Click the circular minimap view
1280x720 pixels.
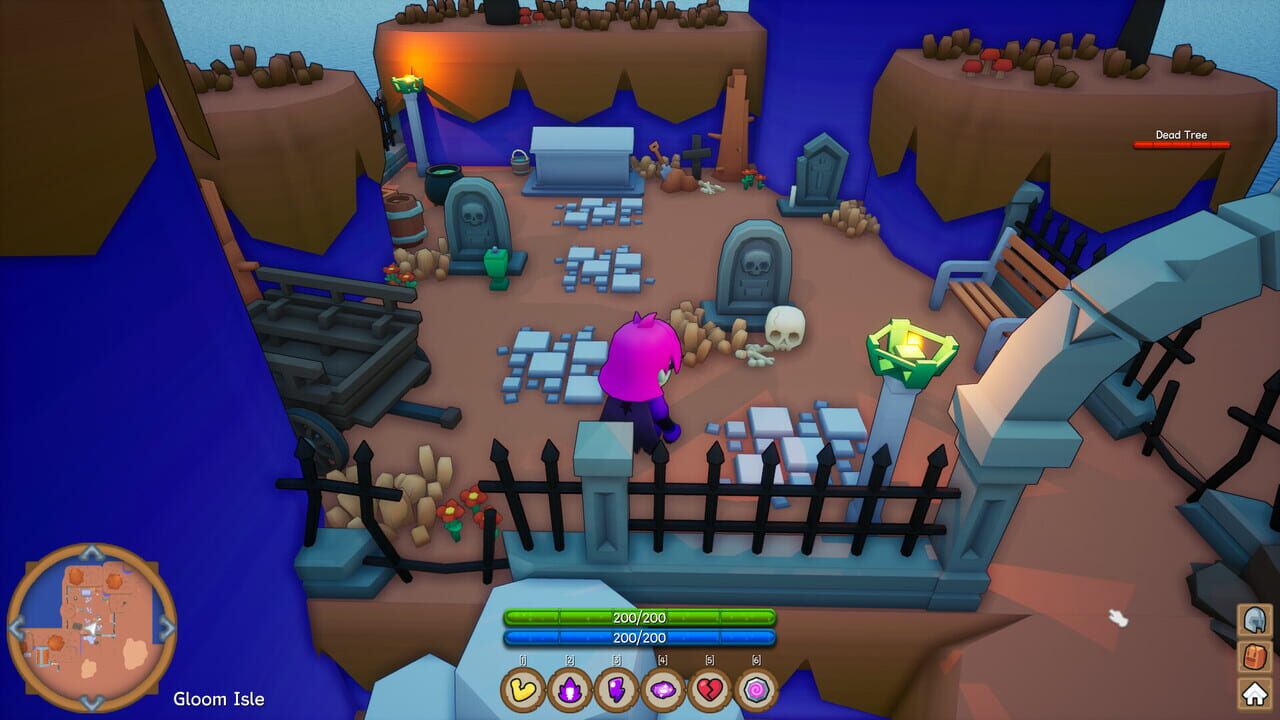[92, 625]
